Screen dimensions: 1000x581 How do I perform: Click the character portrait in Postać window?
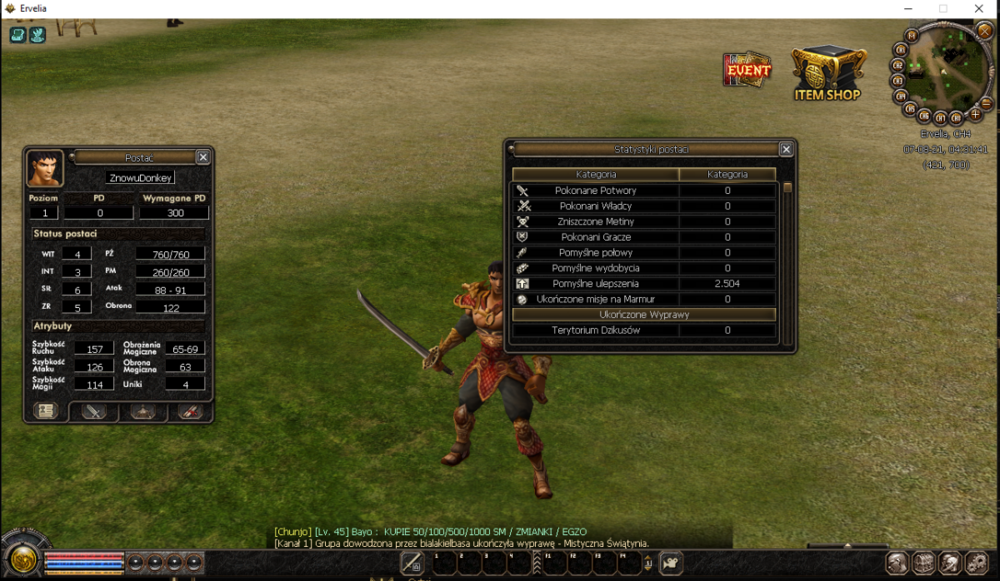pyautogui.click(x=45, y=168)
